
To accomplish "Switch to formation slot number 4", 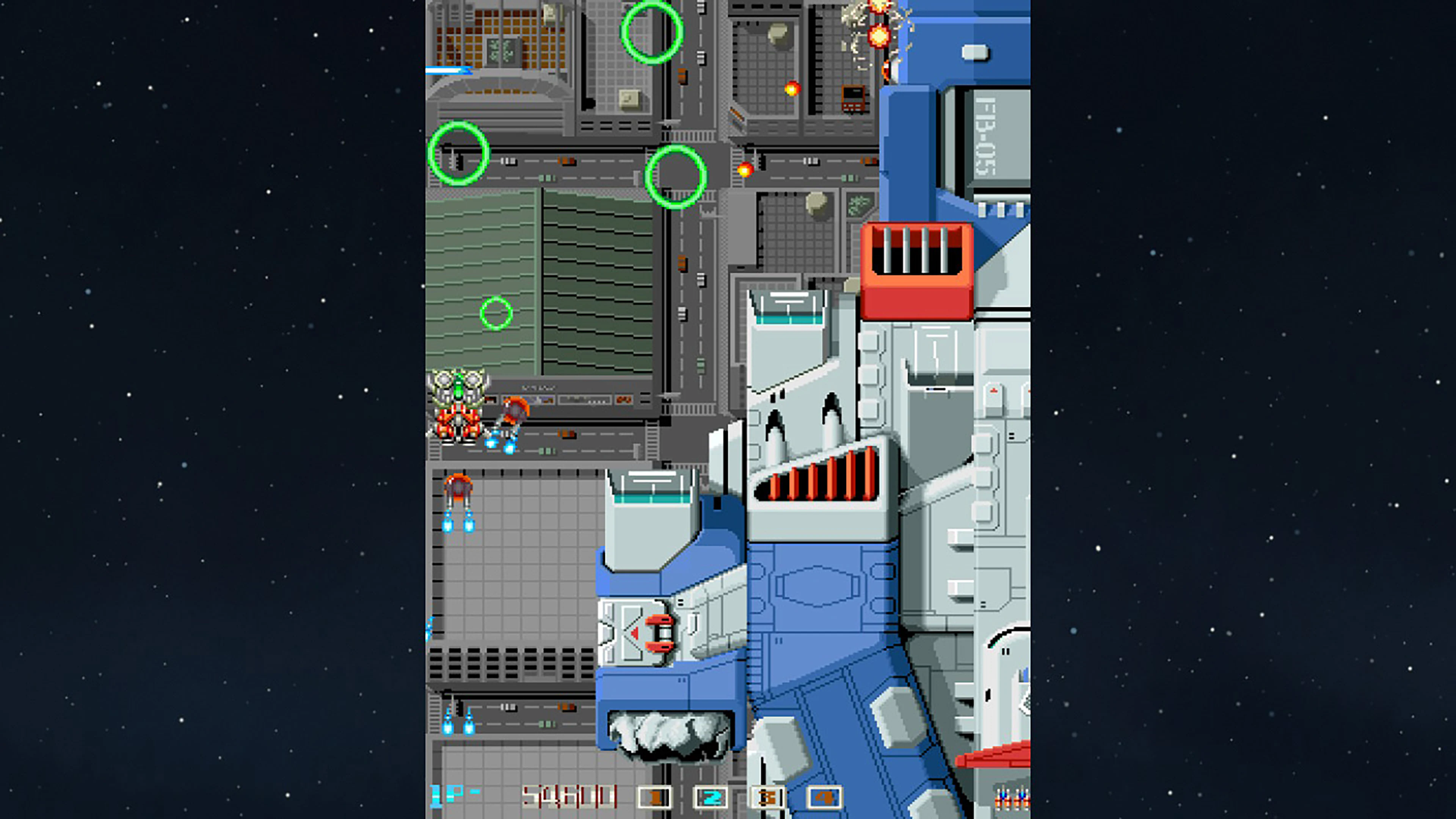I will [x=824, y=797].
